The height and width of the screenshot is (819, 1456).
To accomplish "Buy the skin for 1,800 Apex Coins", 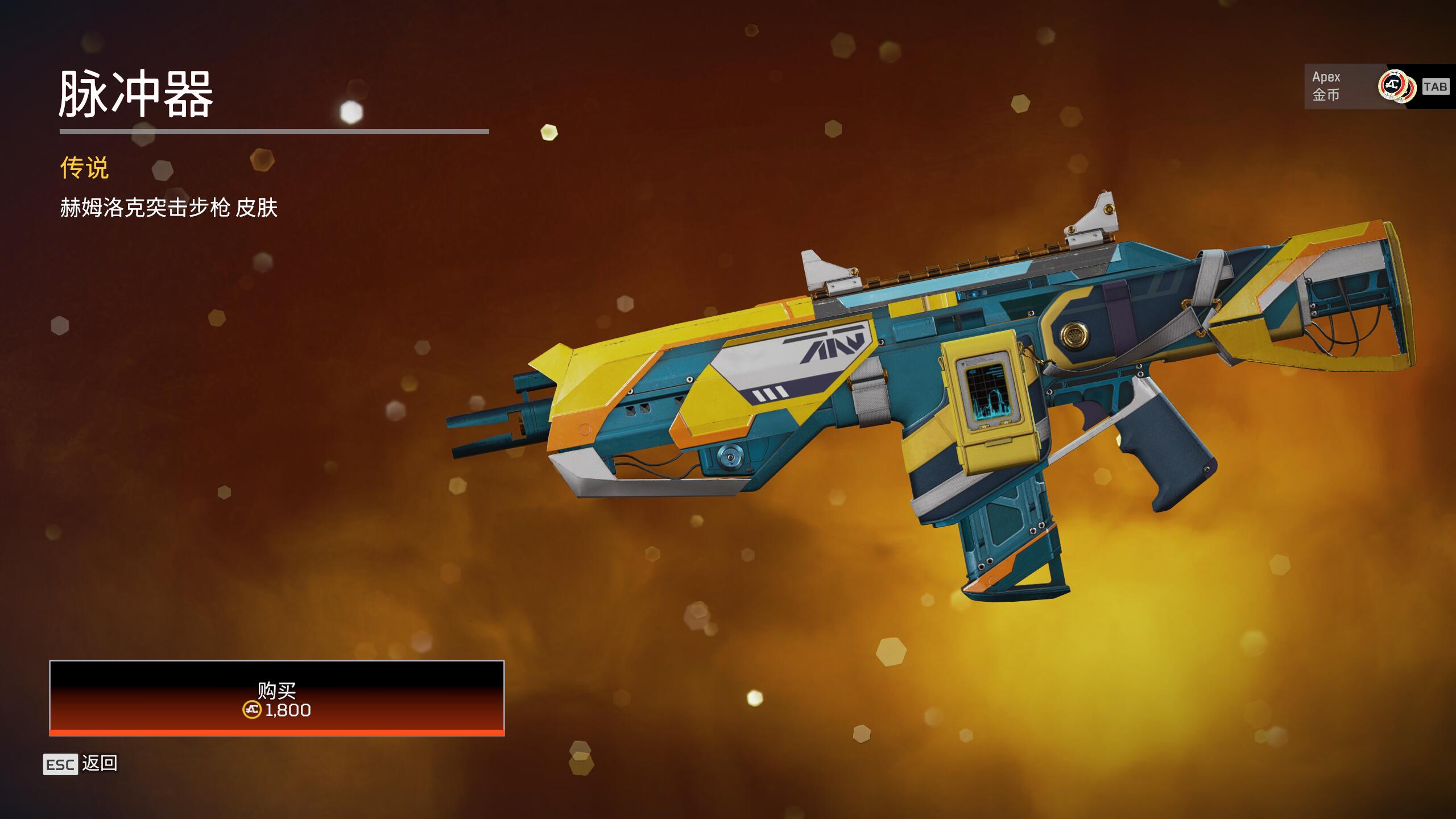I will pos(276,698).
